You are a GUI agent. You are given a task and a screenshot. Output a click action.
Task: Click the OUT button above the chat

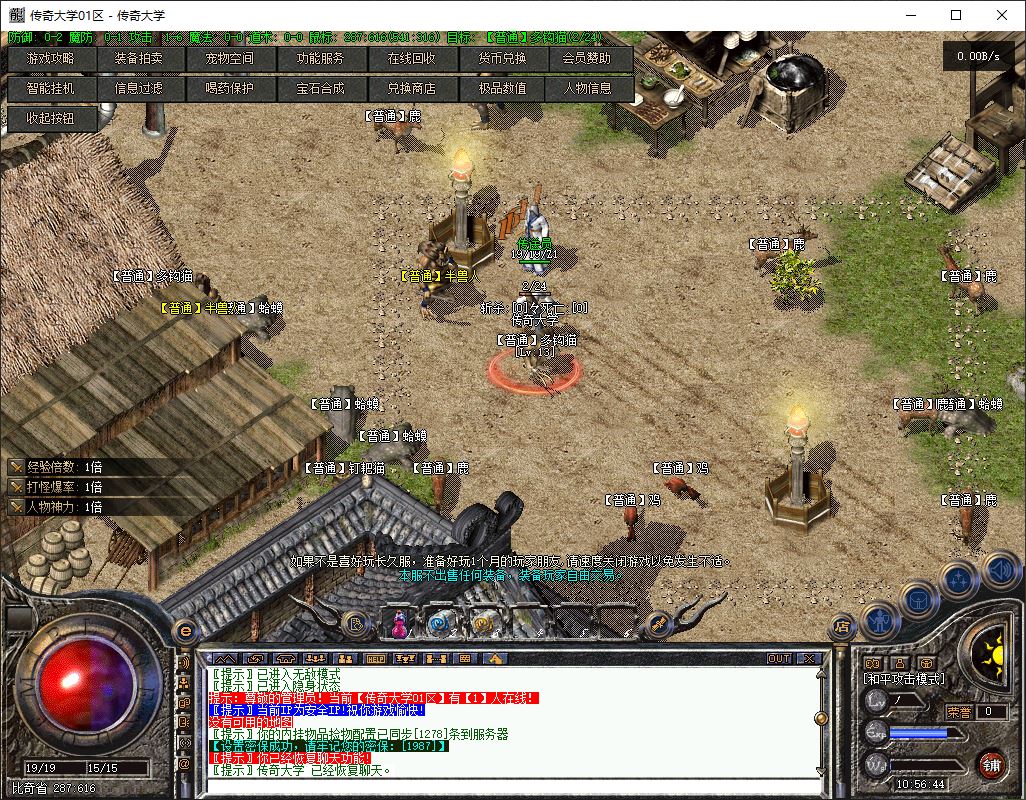[x=779, y=659]
